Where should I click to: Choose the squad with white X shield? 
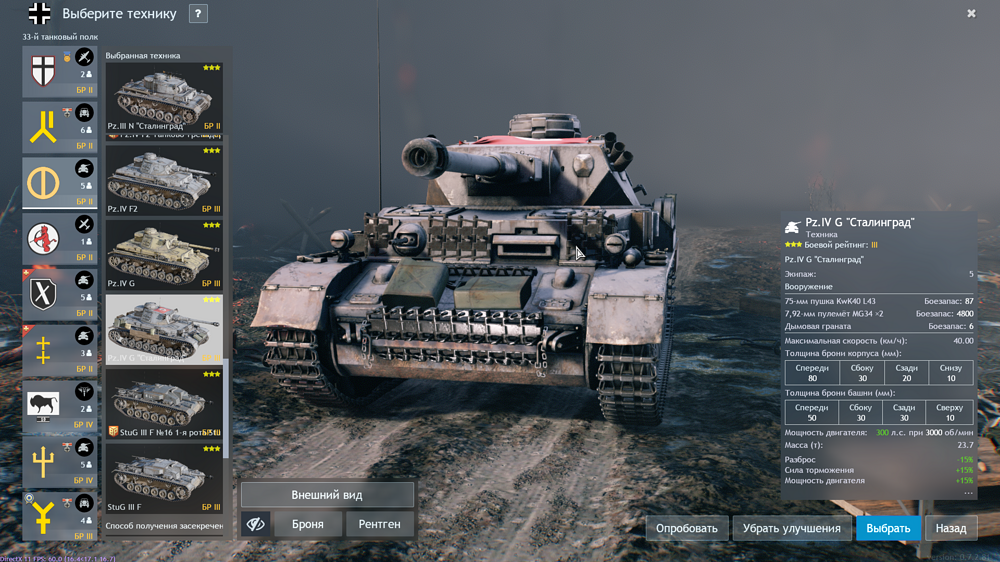tap(43, 294)
